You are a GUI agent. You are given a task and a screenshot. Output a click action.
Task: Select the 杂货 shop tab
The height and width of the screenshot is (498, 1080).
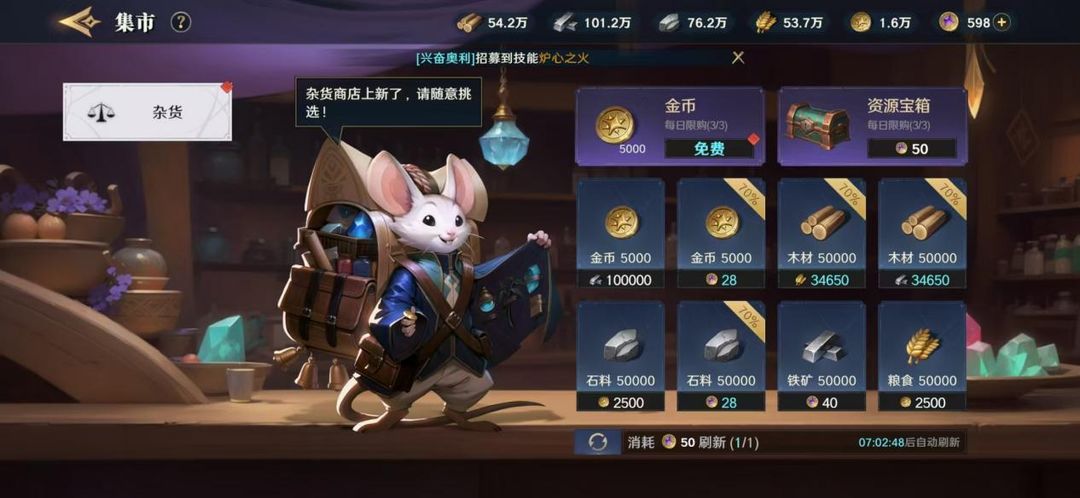[x=147, y=112]
